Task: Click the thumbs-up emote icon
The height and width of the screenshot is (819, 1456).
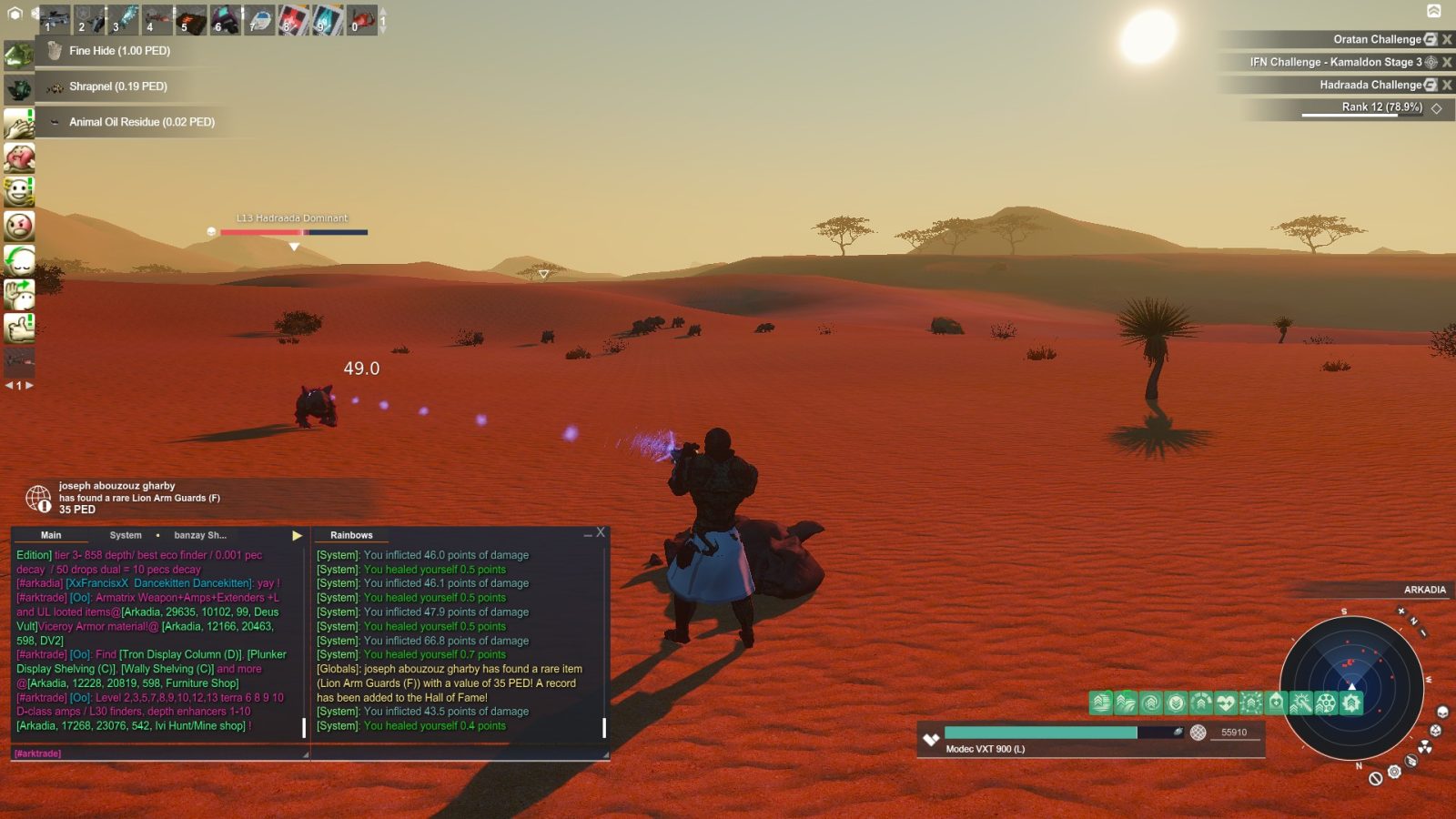Action: click(20, 328)
